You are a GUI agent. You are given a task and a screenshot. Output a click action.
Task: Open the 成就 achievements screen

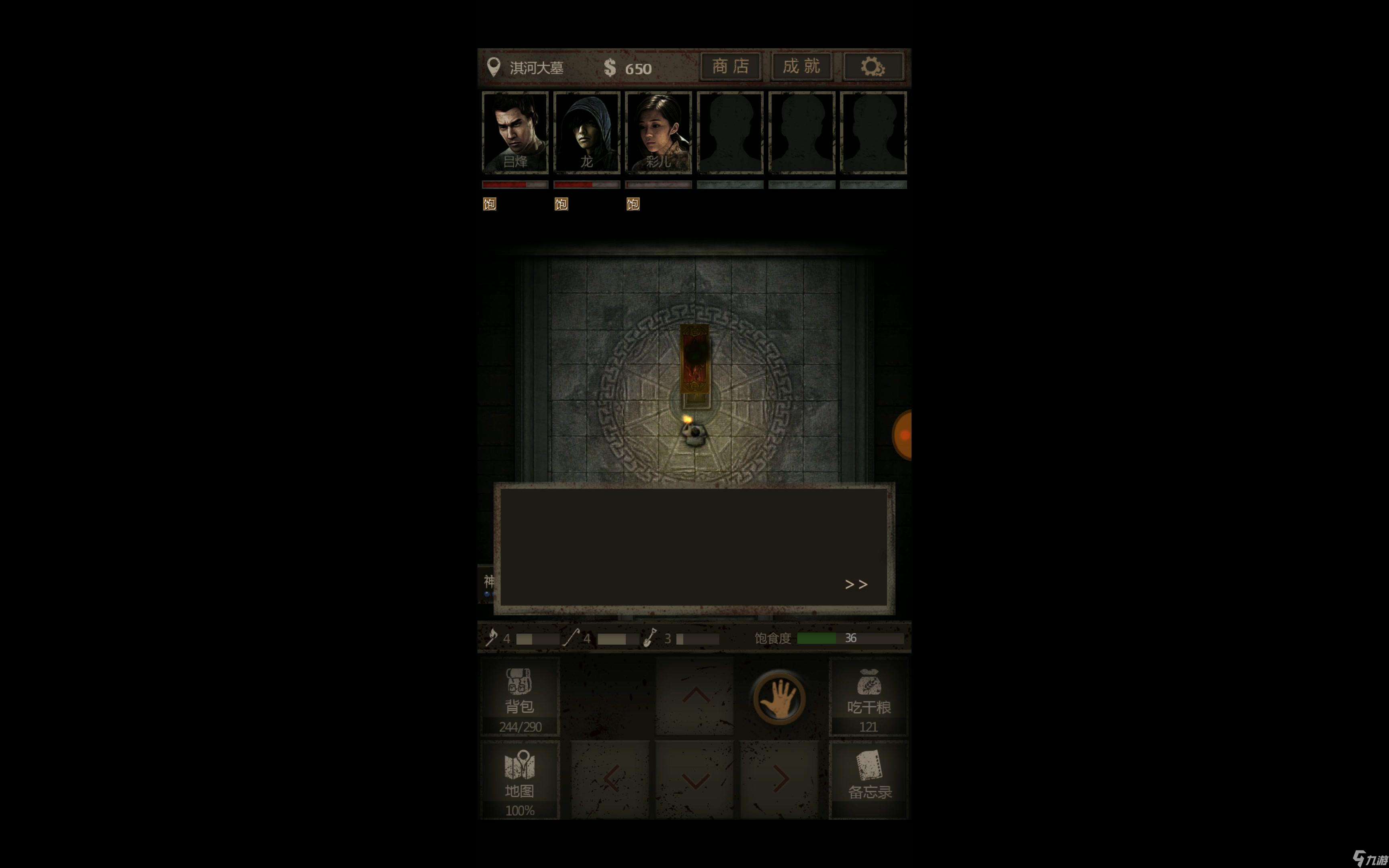click(x=801, y=67)
